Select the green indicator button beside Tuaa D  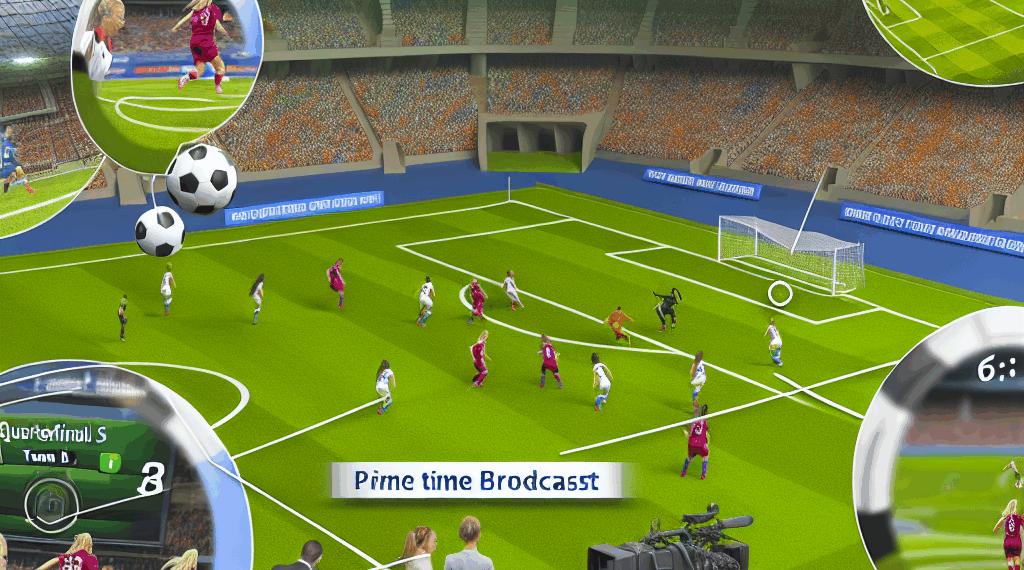[110, 462]
